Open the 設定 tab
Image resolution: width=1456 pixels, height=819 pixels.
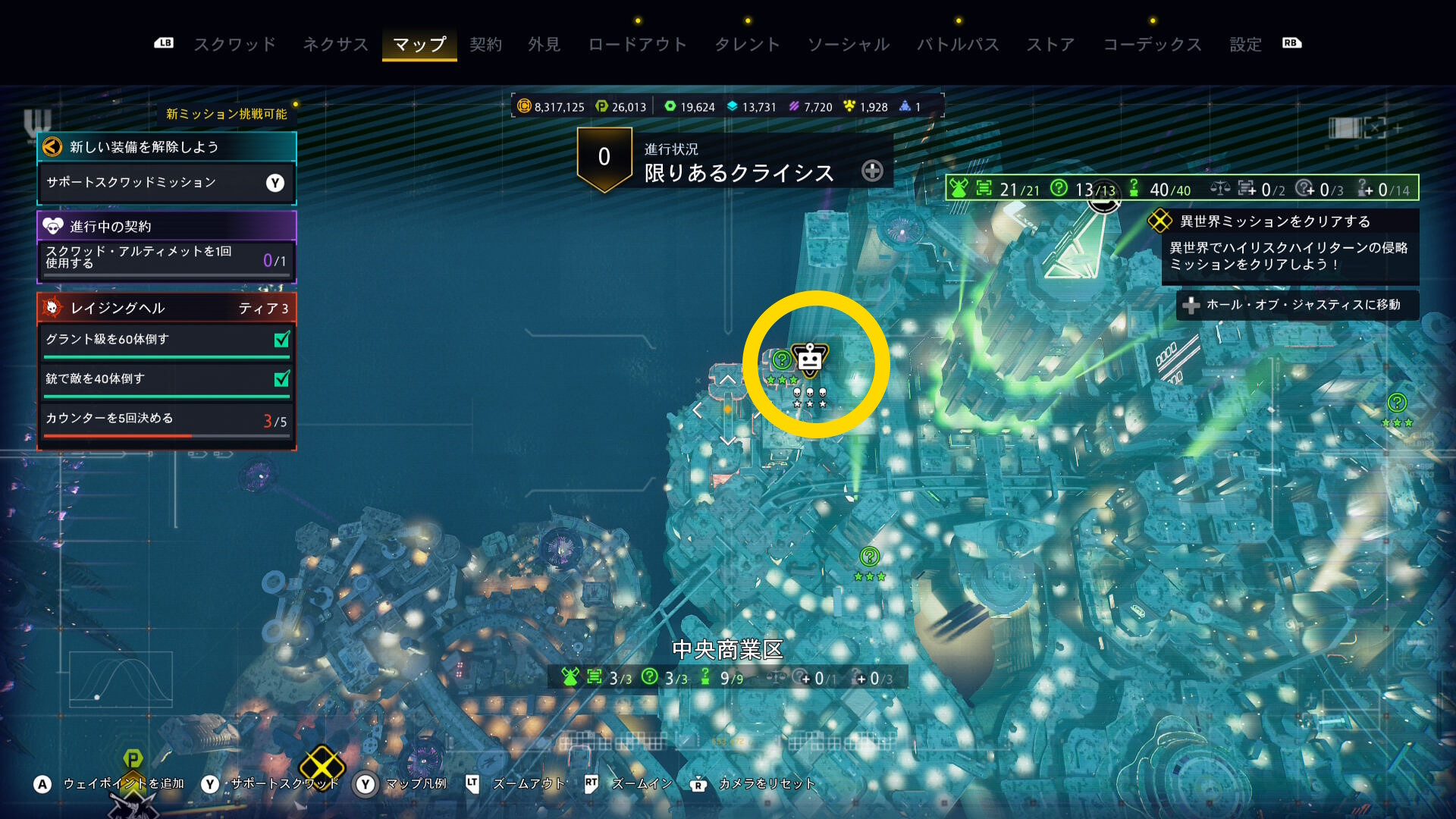coord(1245,44)
